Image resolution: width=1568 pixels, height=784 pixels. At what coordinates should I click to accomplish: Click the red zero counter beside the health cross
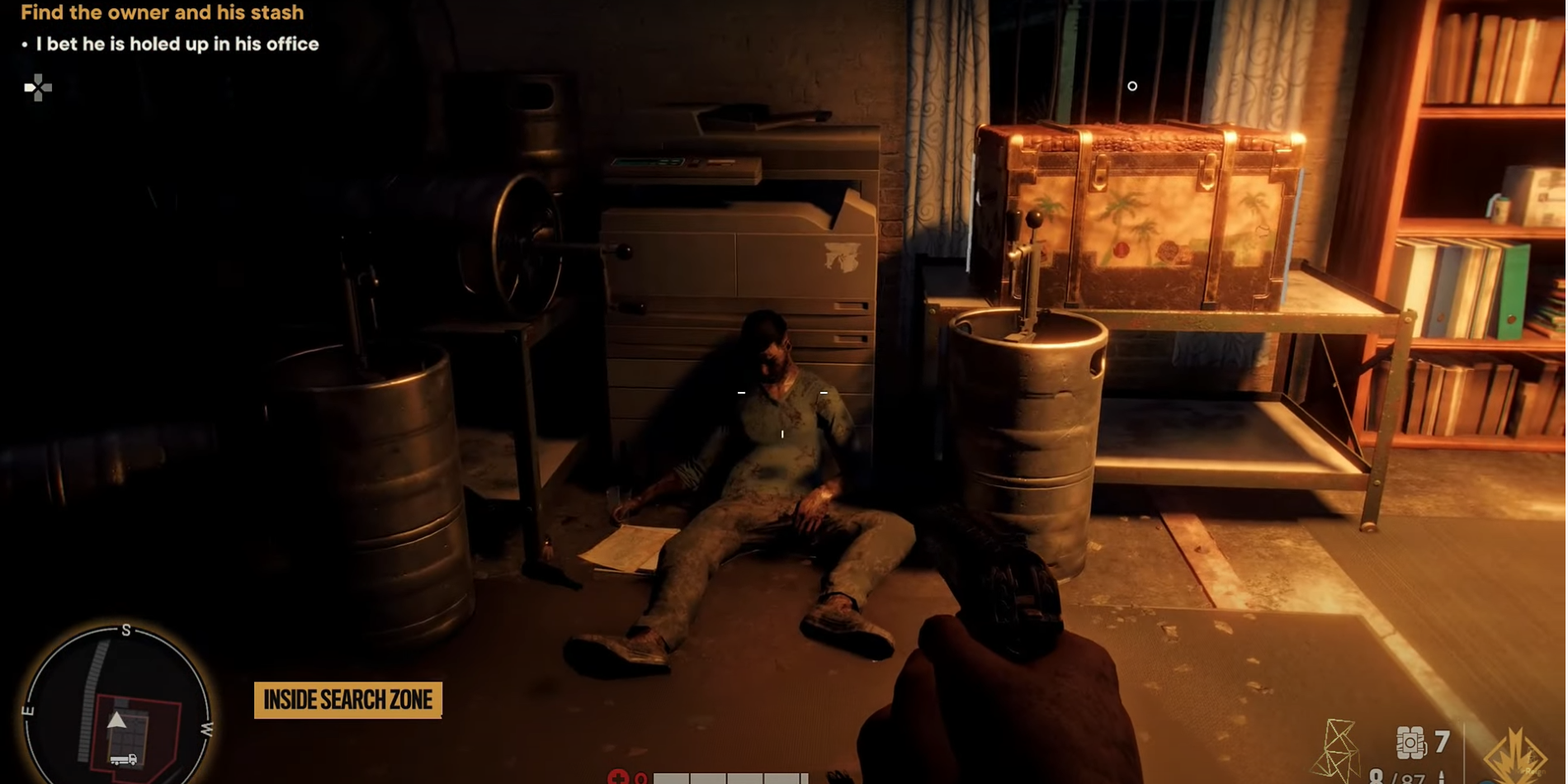640,779
